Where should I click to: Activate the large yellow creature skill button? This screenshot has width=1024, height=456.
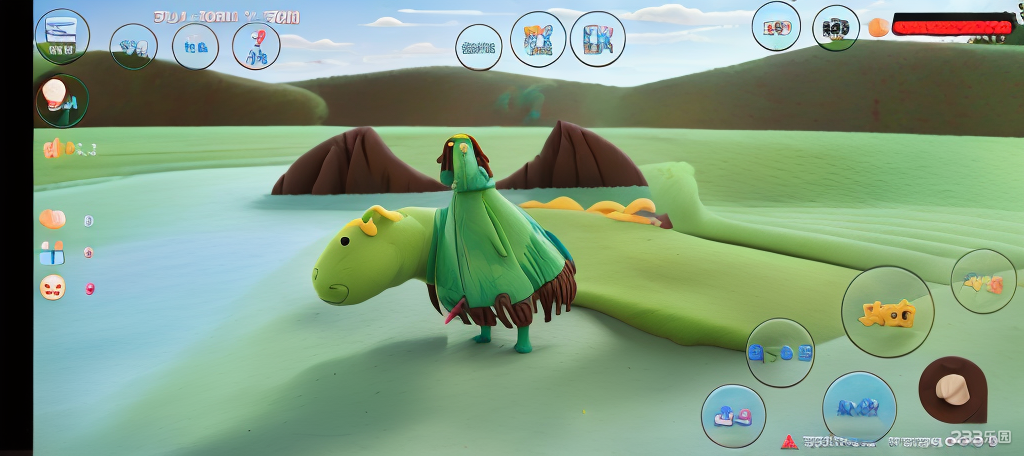click(x=887, y=313)
